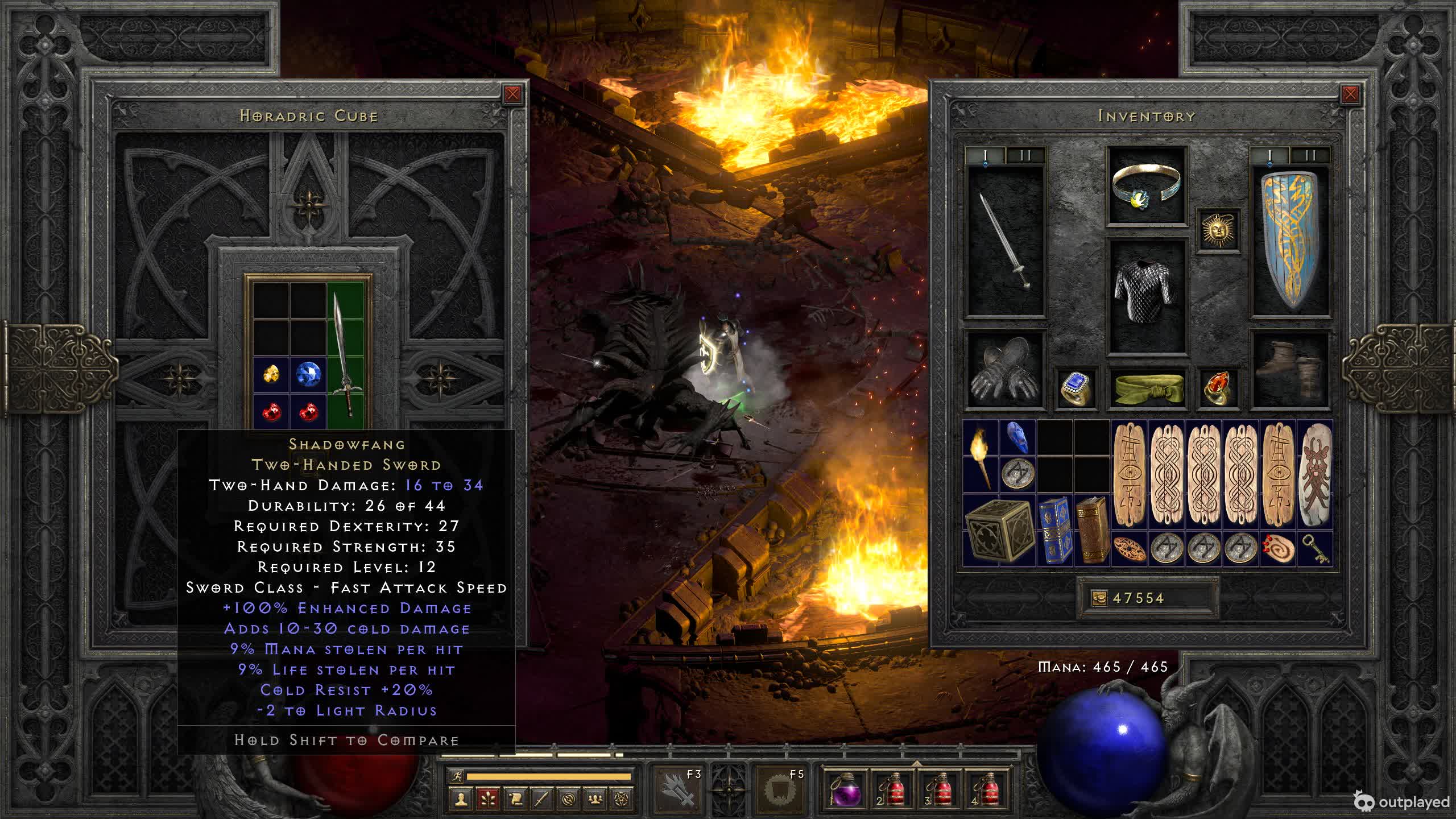Image resolution: width=1456 pixels, height=819 pixels.
Task: Click the equipped circlet in the helm slot
Action: tap(1147, 185)
